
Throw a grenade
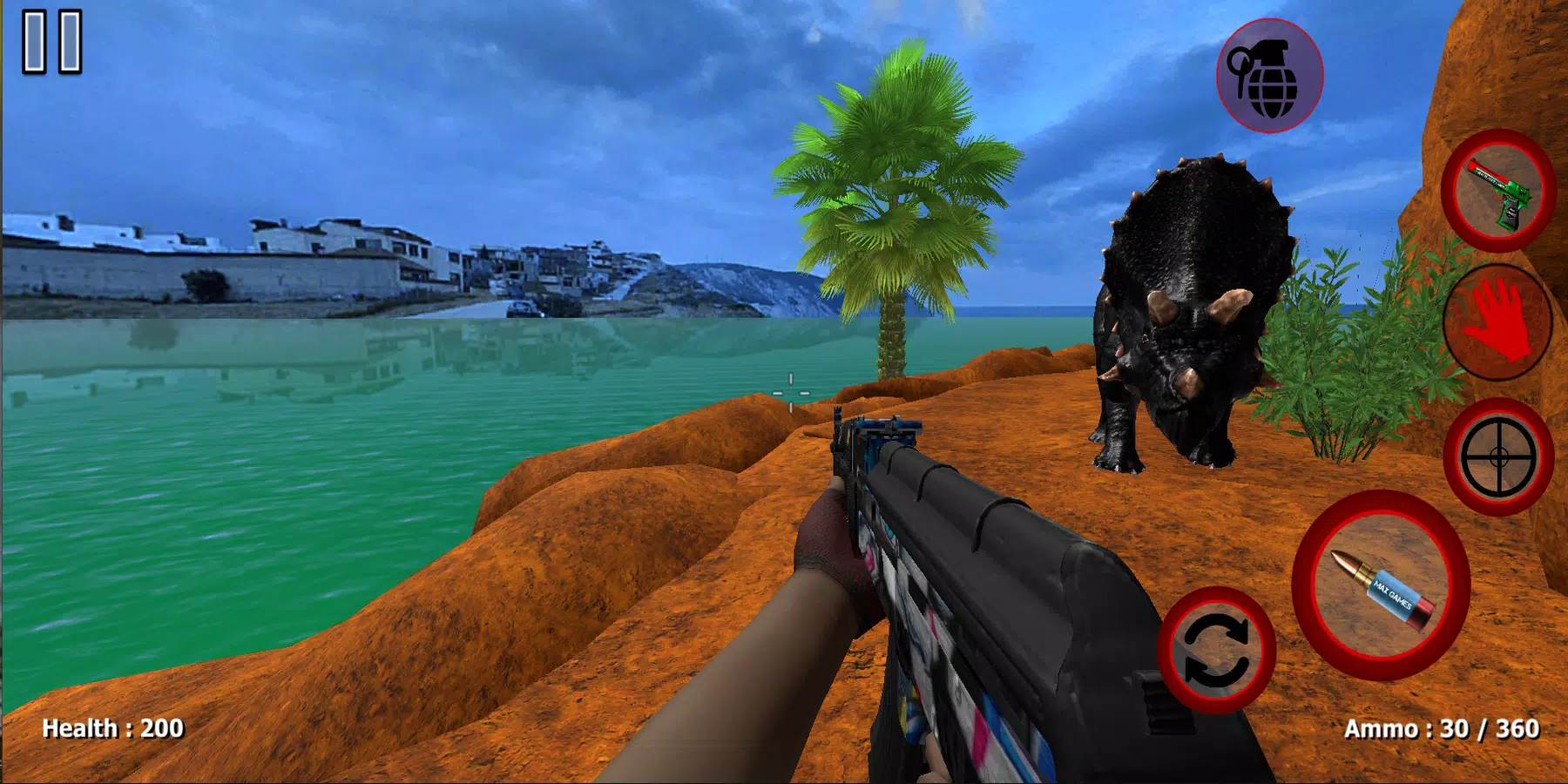[1269, 76]
